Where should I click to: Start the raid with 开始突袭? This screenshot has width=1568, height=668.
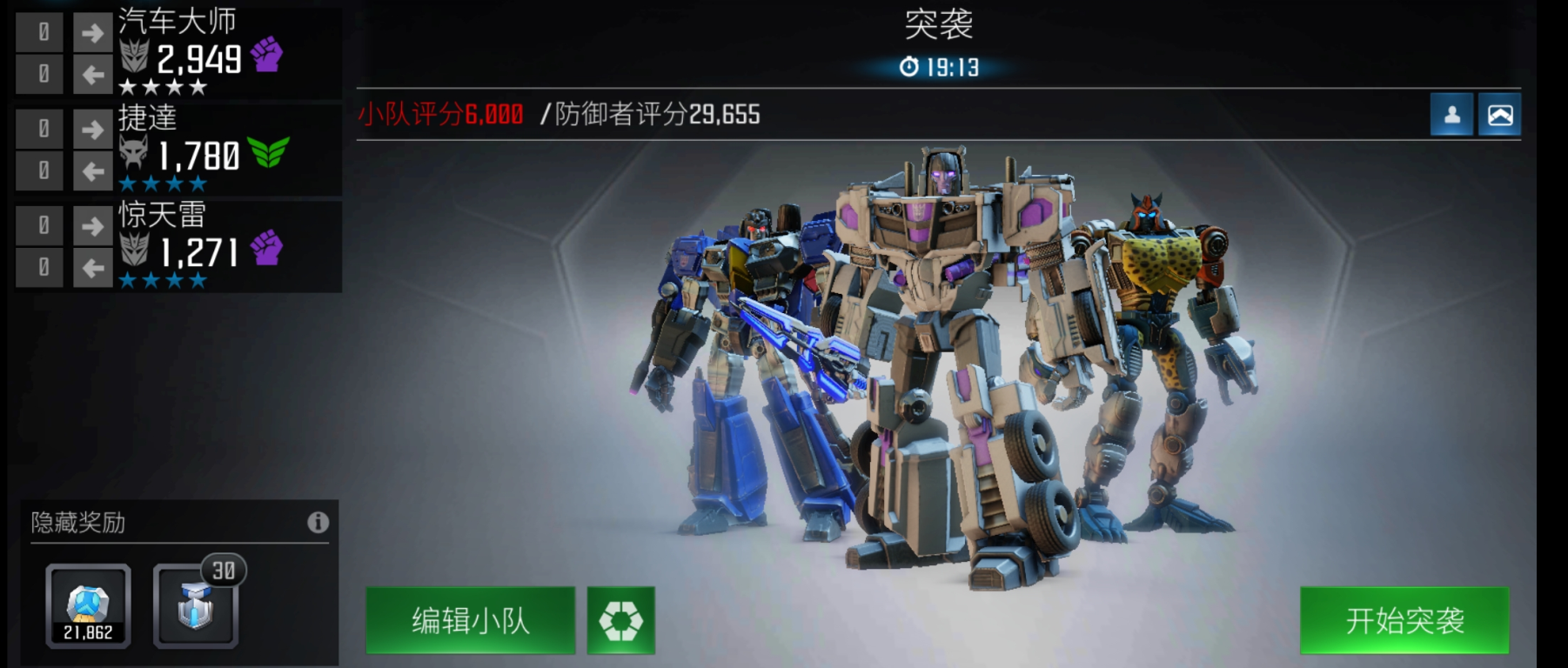click(x=1404, y=620)
